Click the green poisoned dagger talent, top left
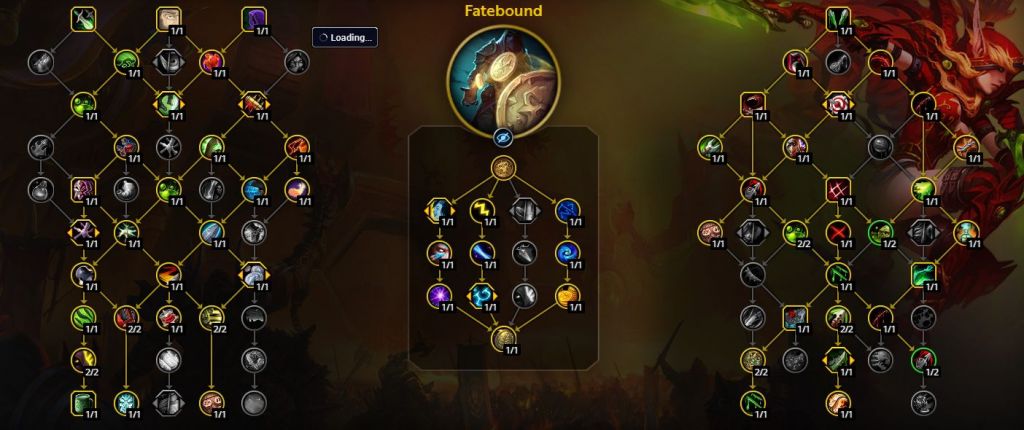This screenshot has width=1024, height=430. click(83, 18)
